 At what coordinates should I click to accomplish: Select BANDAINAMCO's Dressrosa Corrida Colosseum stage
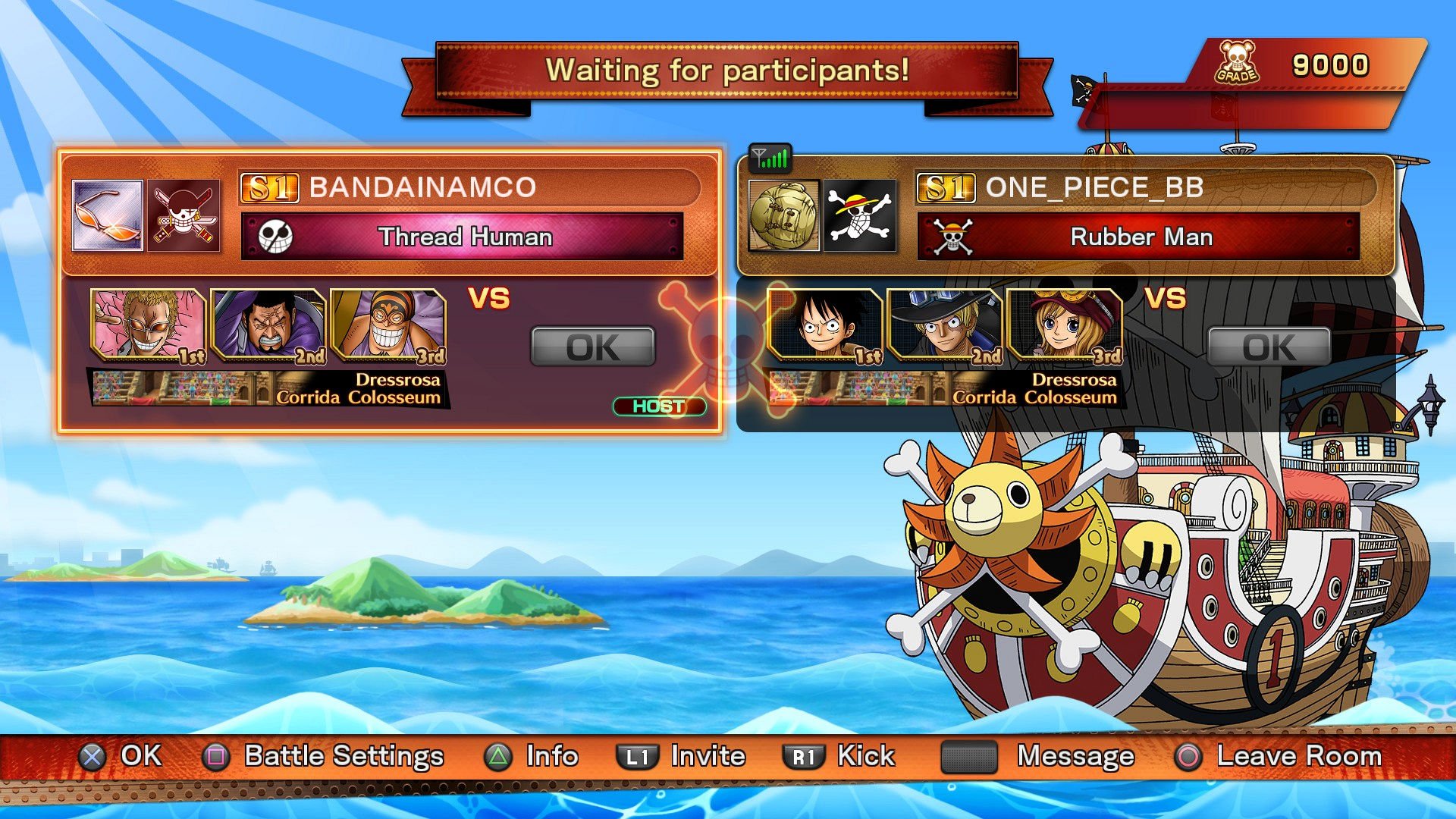pyautogui.click(x=268, y=388)
